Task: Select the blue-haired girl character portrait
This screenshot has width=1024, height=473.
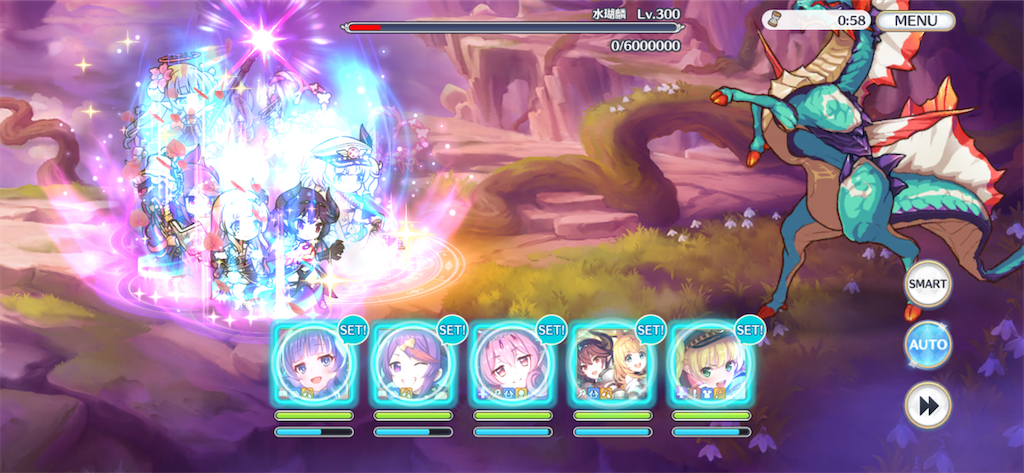Action: click(313, 364)
